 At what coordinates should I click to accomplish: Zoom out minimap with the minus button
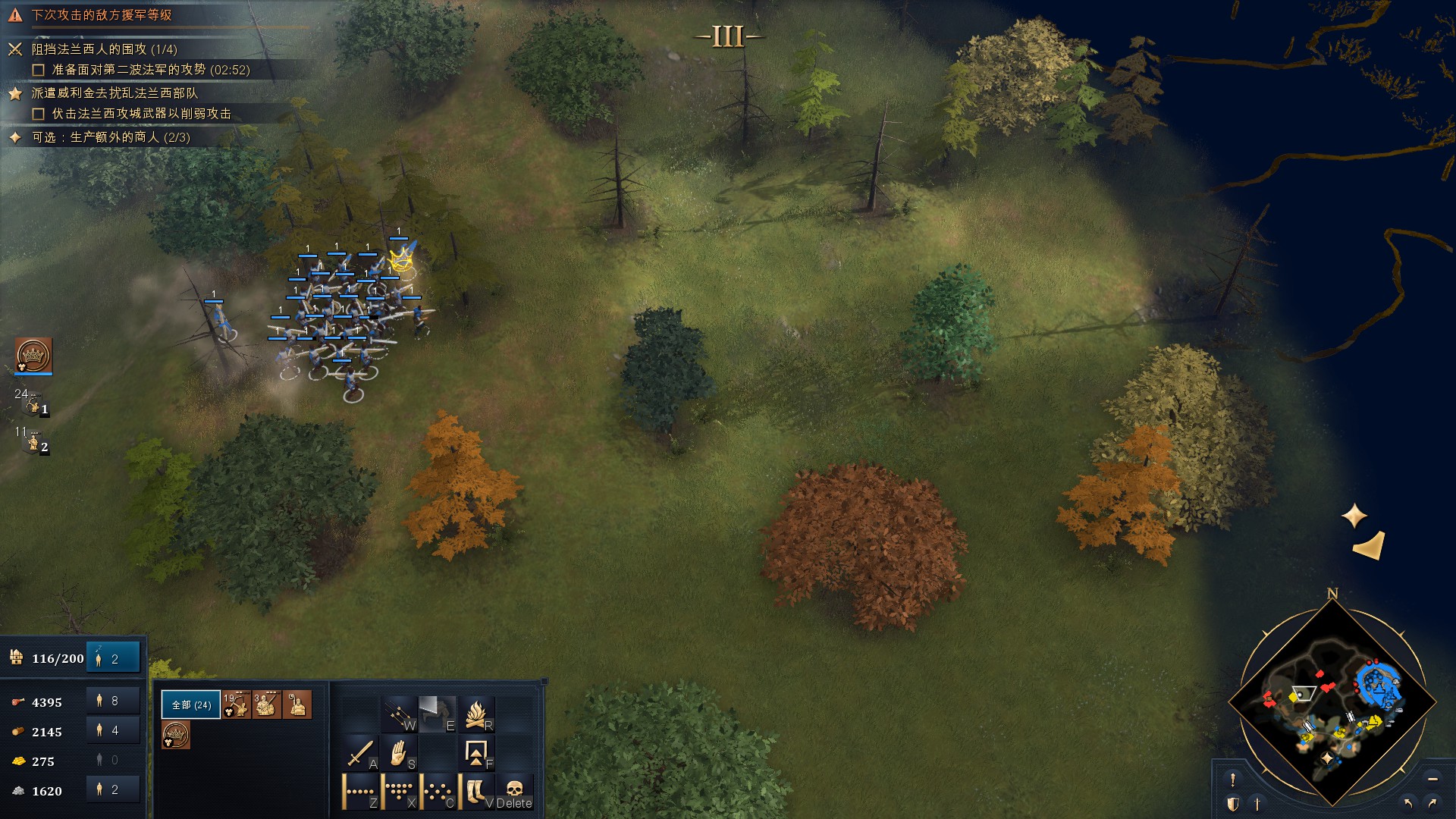[x=1432, y=779]
